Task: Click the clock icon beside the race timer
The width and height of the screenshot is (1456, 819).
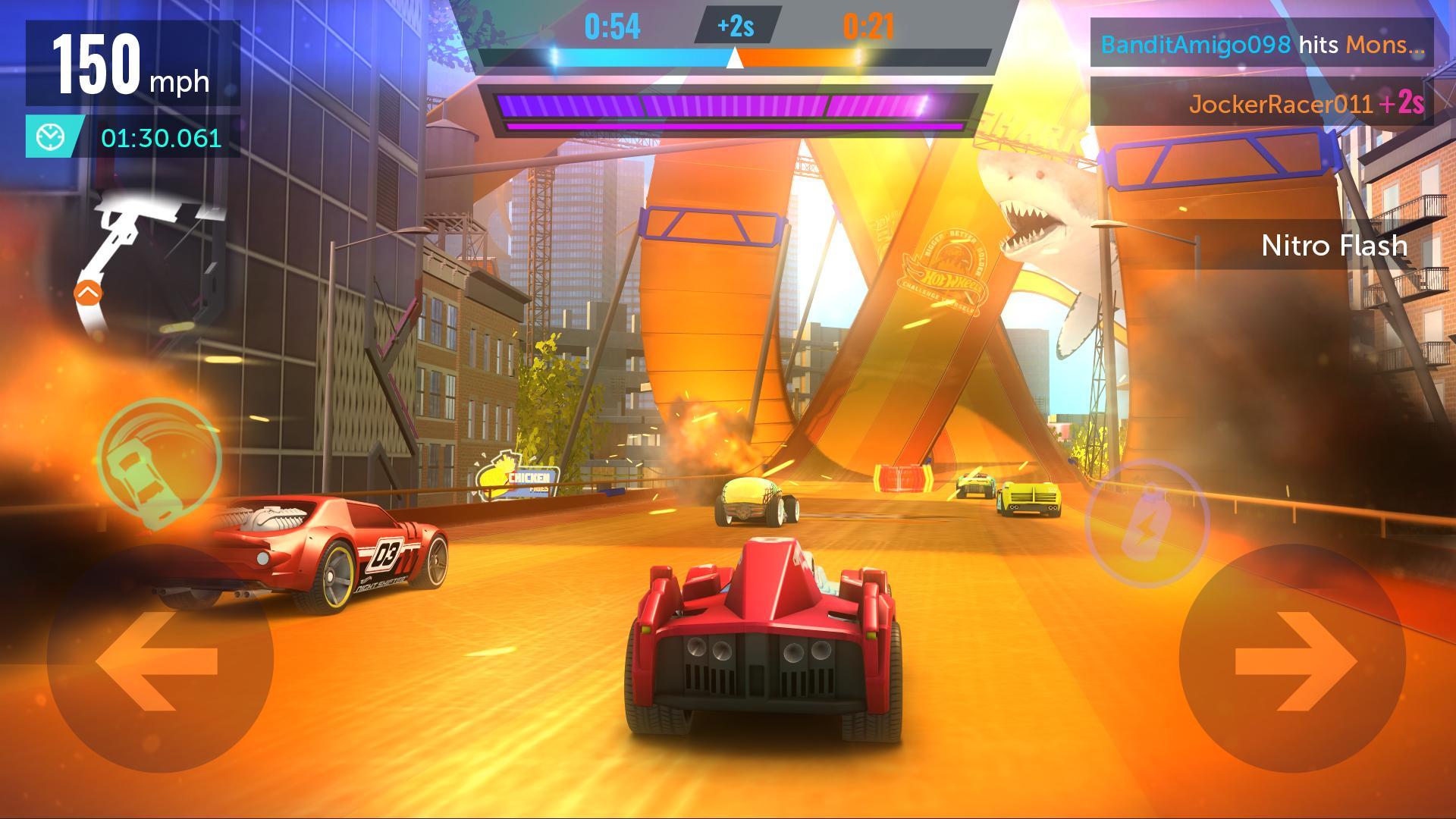Action: tap(50, 138)
